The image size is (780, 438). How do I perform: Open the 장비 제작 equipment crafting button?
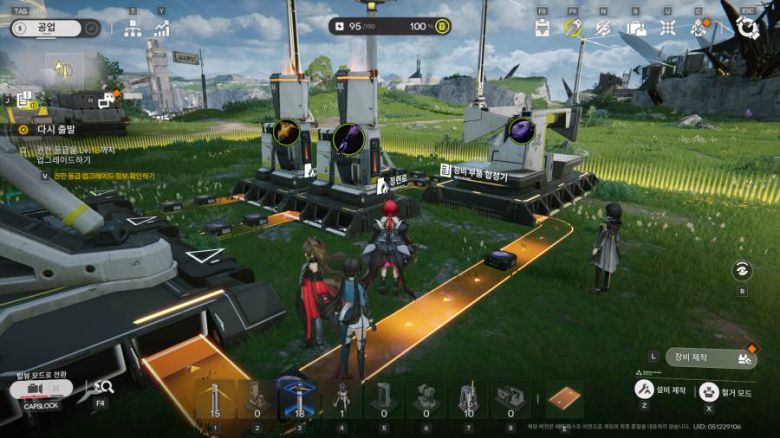click(x=711, y=357)
